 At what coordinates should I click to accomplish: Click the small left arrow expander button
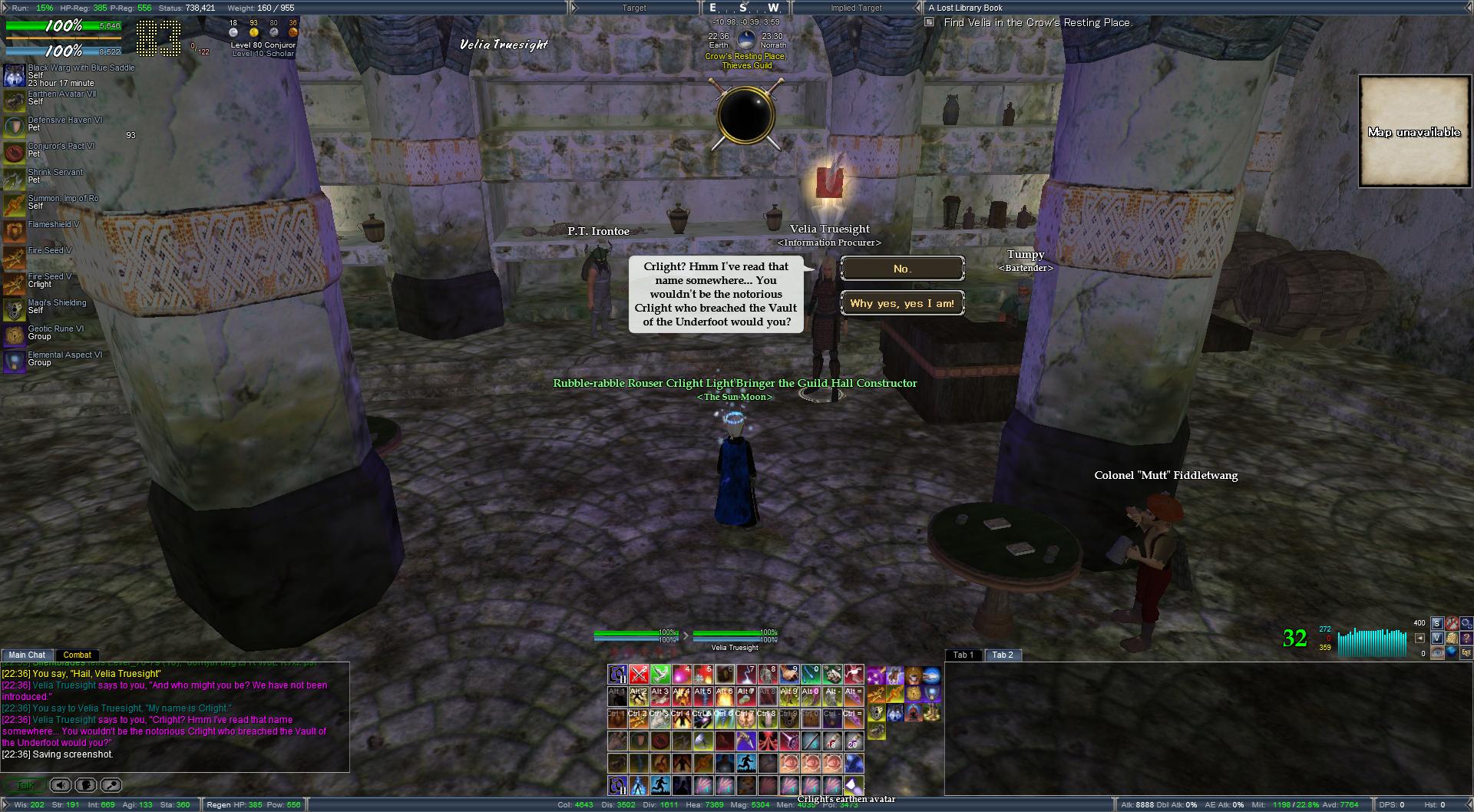point(1421,638)
